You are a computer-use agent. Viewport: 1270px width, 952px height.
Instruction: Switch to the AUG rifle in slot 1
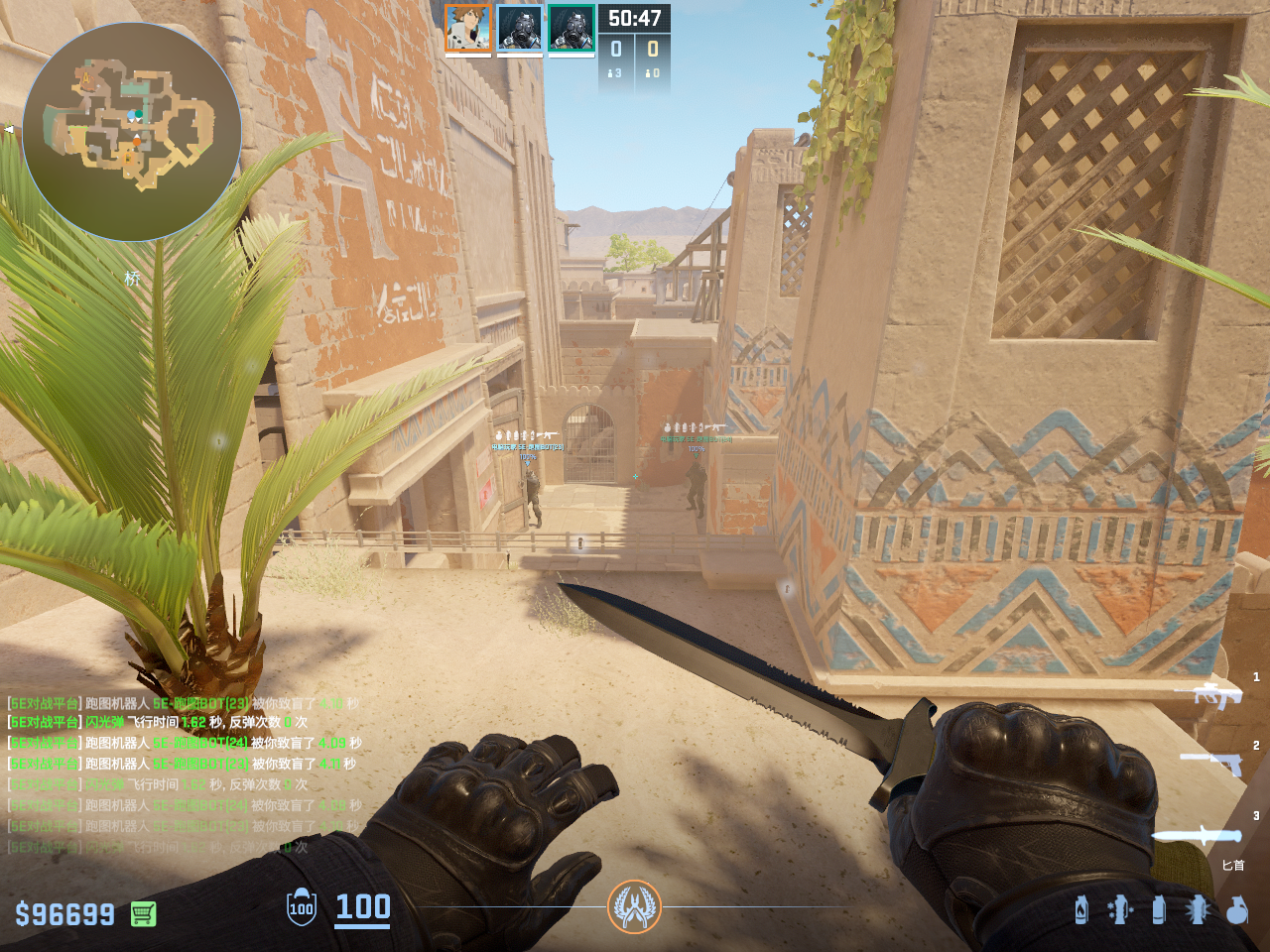coord(1208,695)
